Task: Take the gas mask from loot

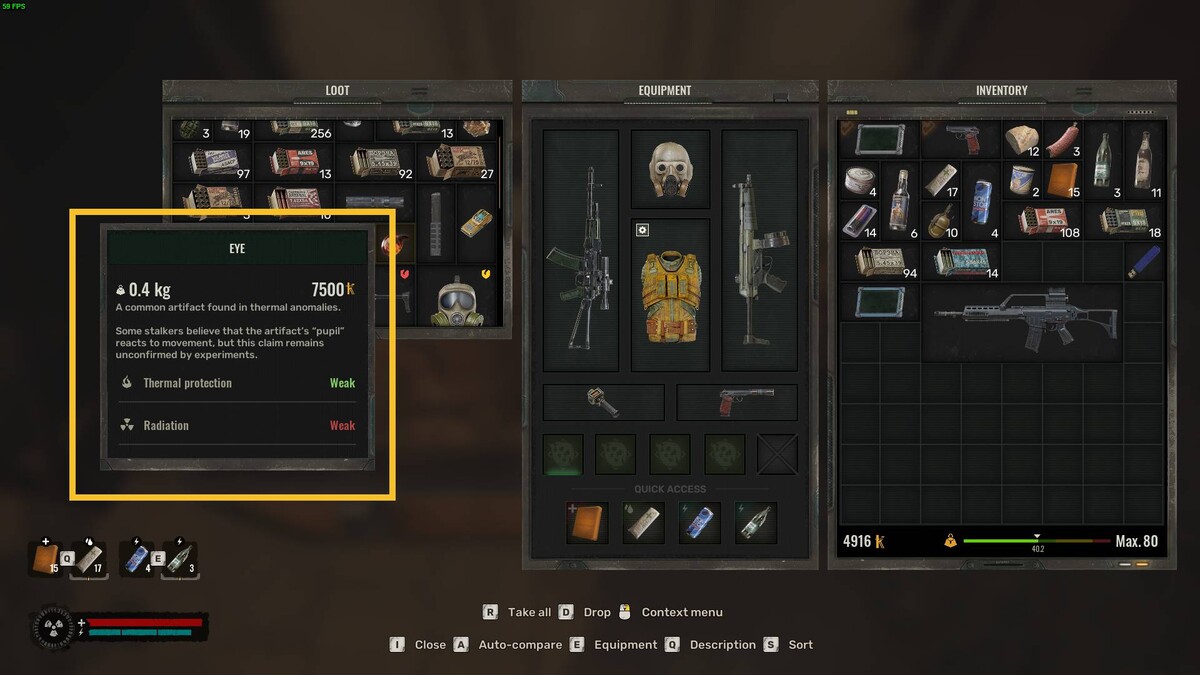Action: 454,298
